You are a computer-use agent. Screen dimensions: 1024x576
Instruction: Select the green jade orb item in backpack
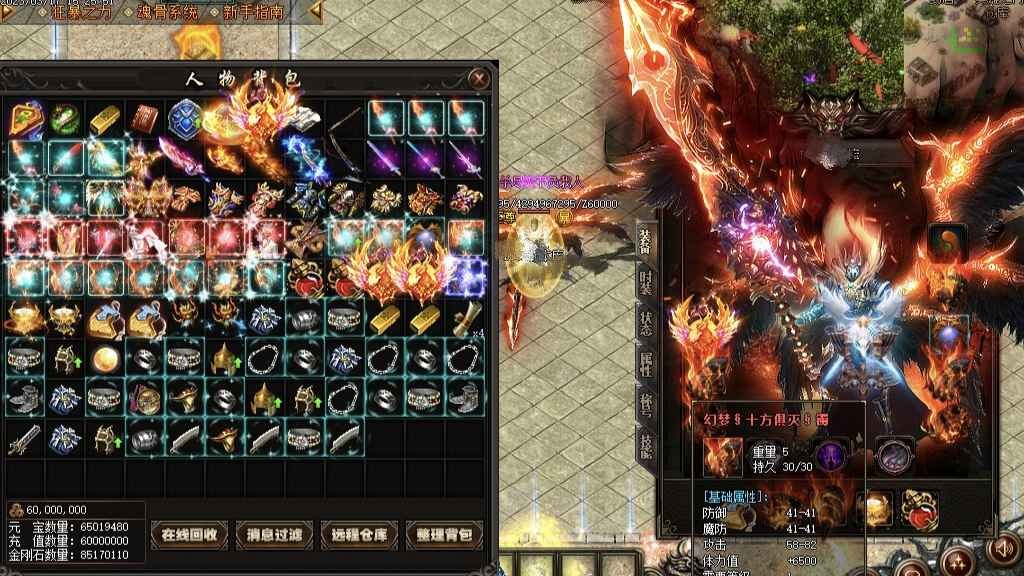pos(65,118)
